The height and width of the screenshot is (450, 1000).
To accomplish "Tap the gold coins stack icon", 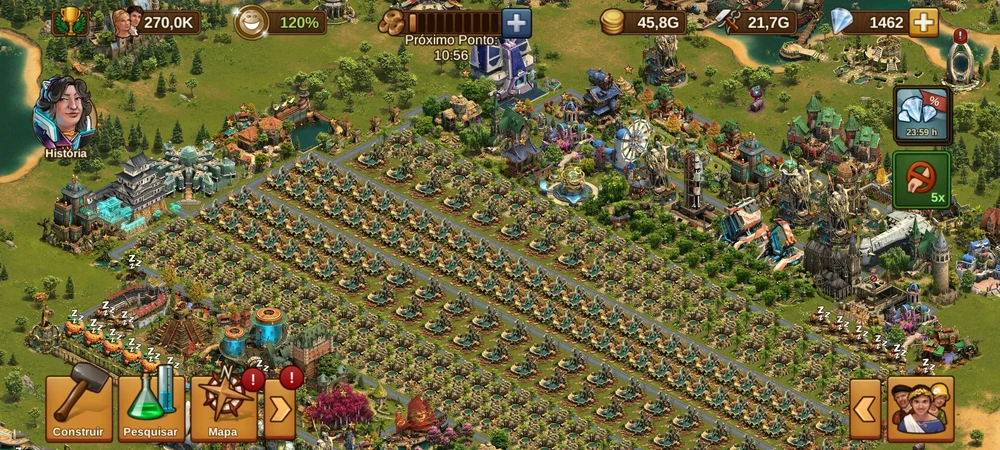I will click(x=613, y=22).
